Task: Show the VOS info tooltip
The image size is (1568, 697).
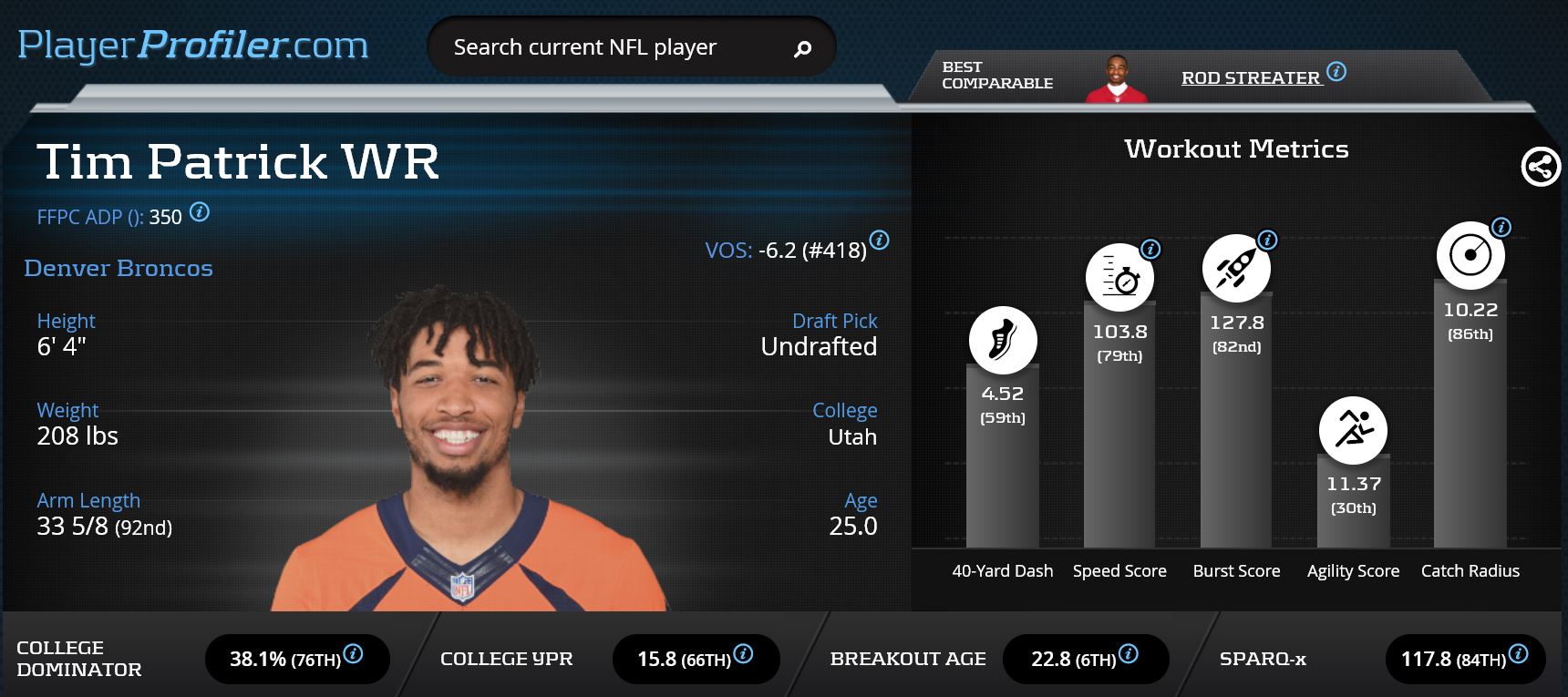Action: coord(879,240)
